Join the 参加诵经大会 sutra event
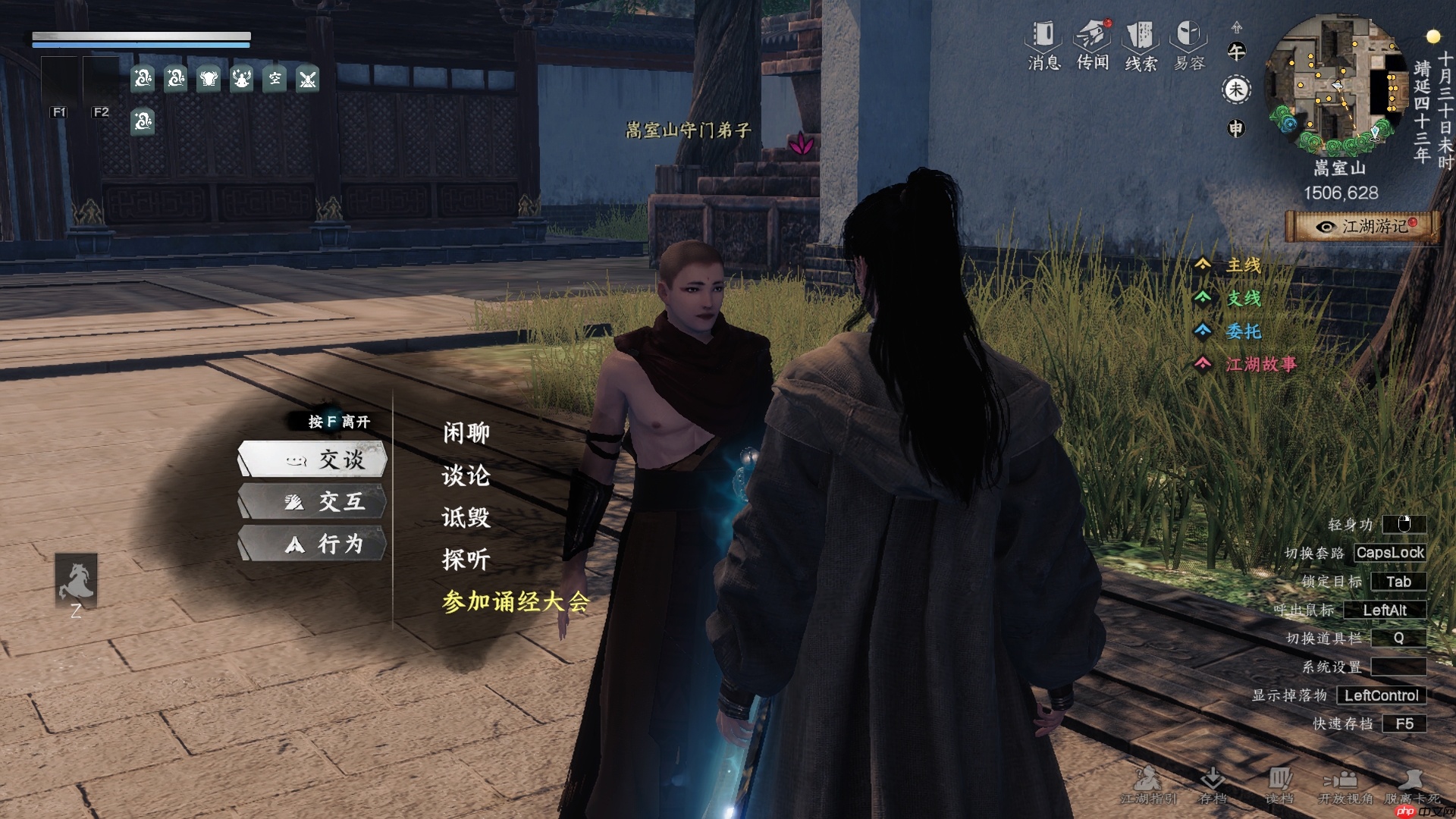The height and width of the screenshot is (819, 1456). (516, 602)
